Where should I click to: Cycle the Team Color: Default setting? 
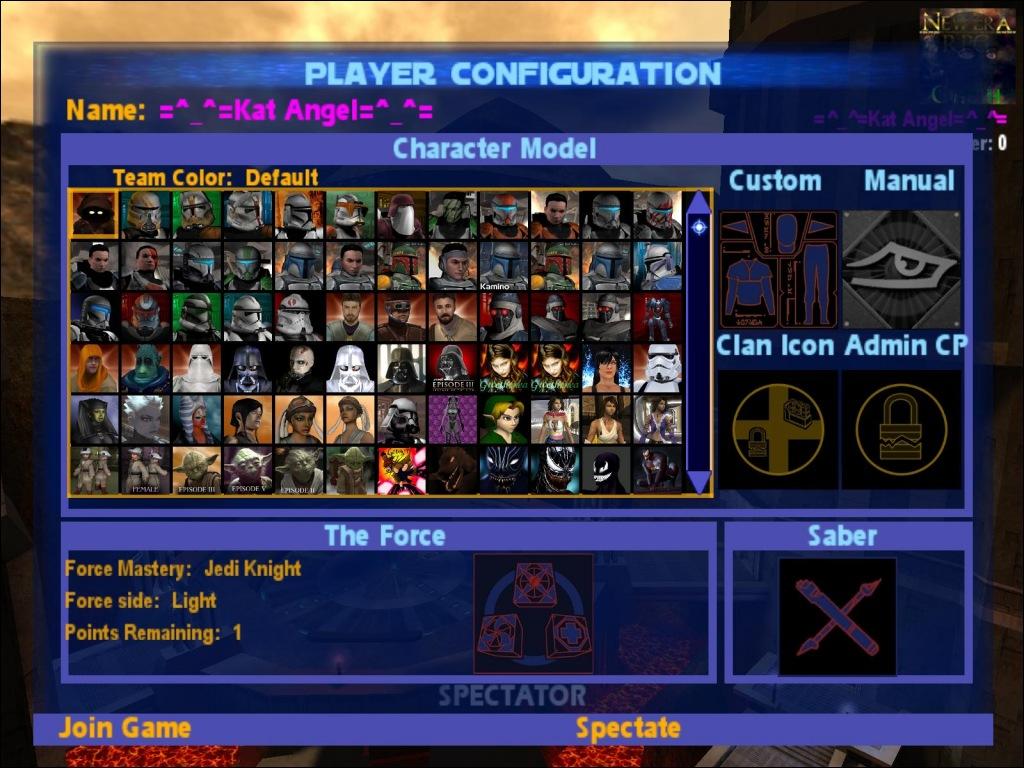[215, 178]
